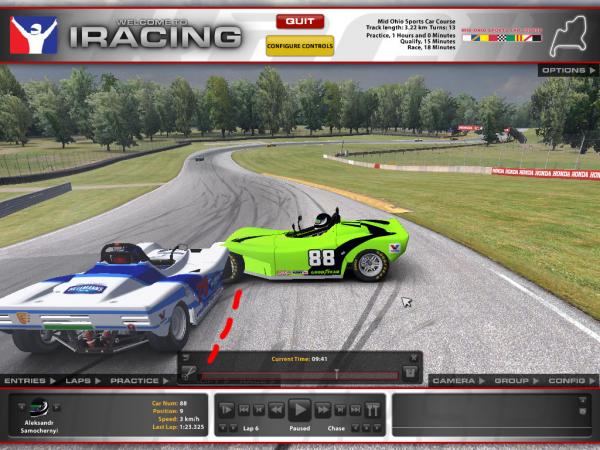Open the Entries tab
Viewport: 600px width, 450px height.
coord(25,381)
